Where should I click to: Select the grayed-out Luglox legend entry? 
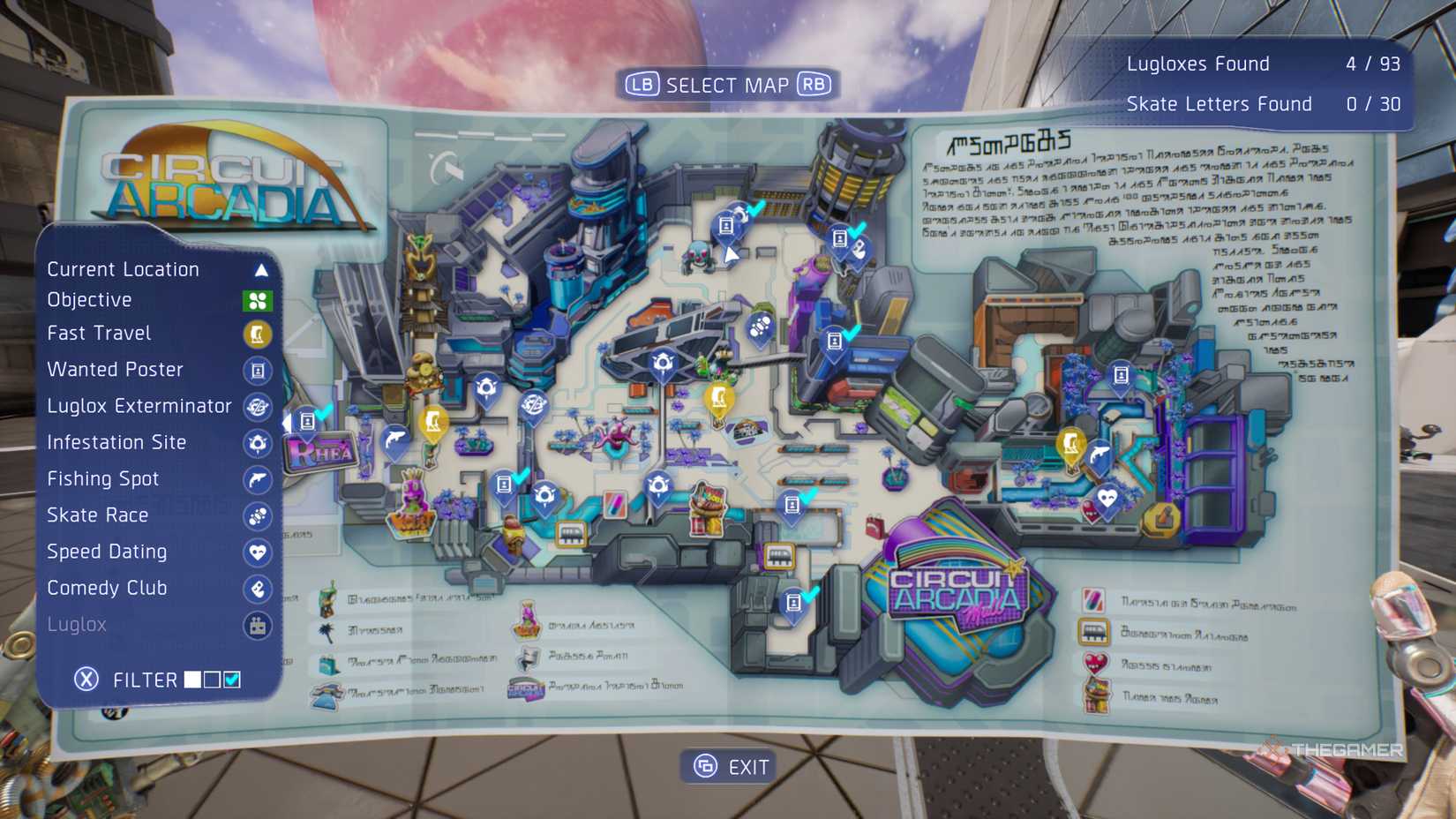point(78,625)
